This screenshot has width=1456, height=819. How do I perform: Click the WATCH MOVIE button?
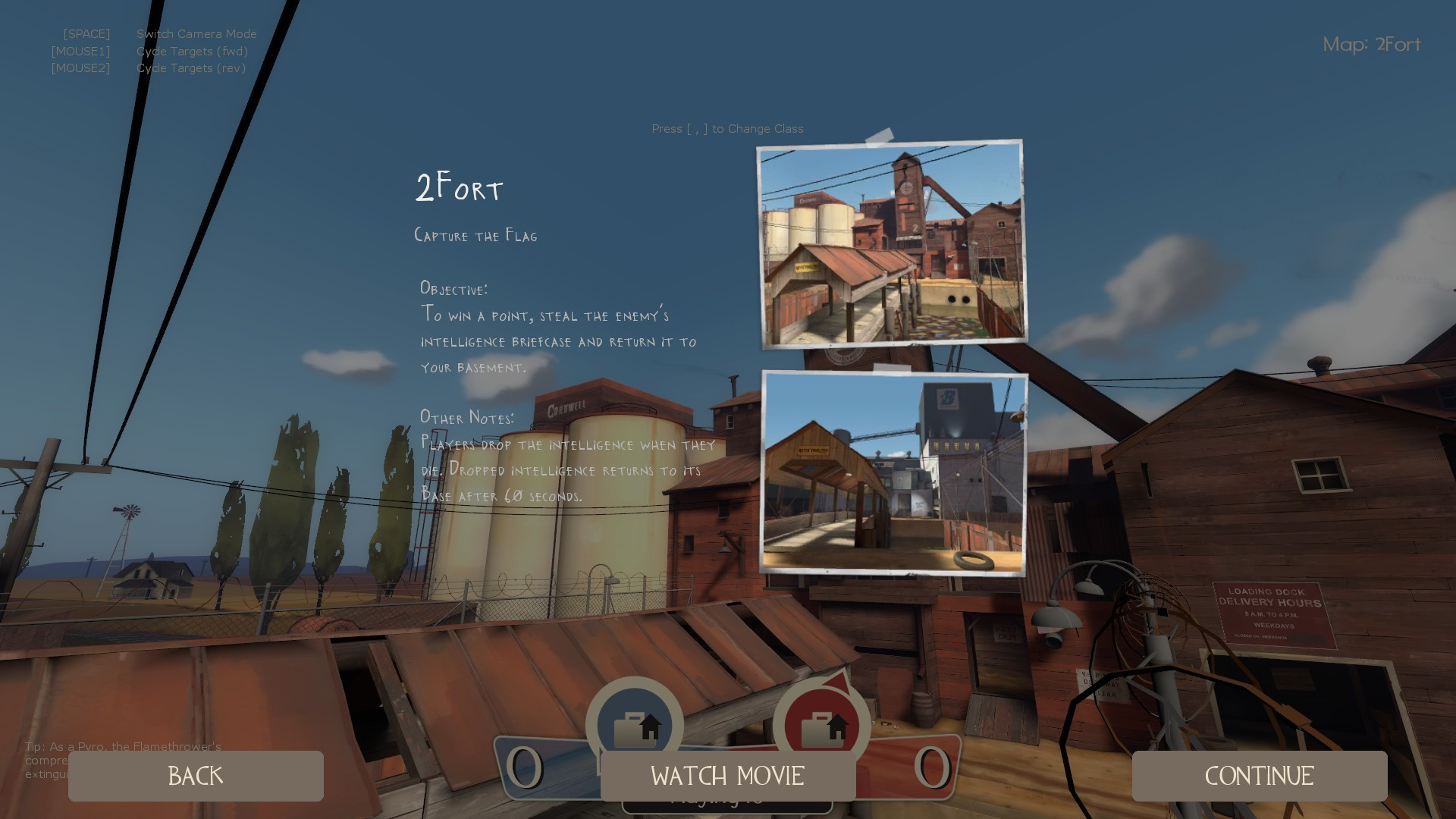tap(726, 776)
